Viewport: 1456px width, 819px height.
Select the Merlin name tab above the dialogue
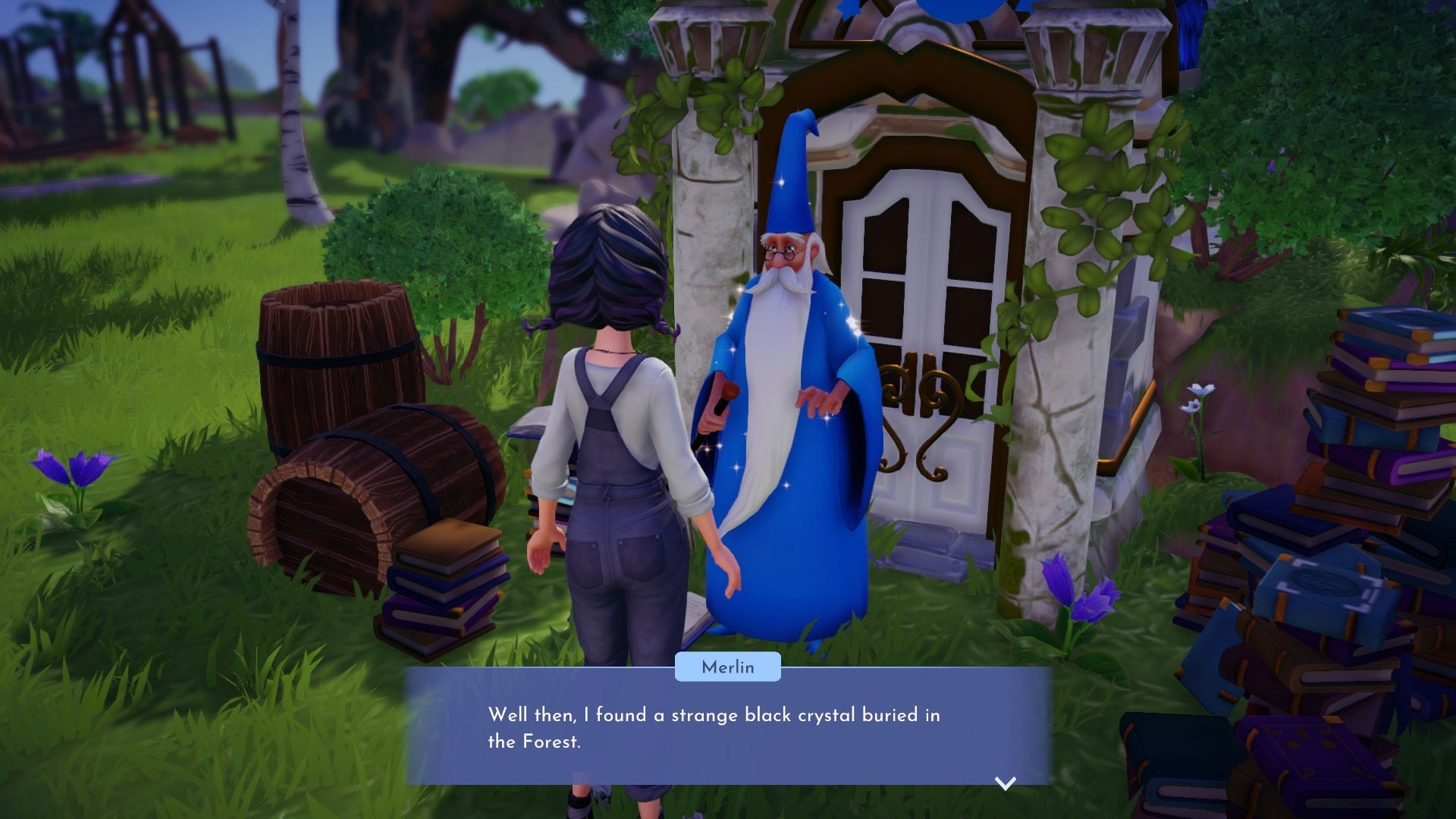point(726,667)
